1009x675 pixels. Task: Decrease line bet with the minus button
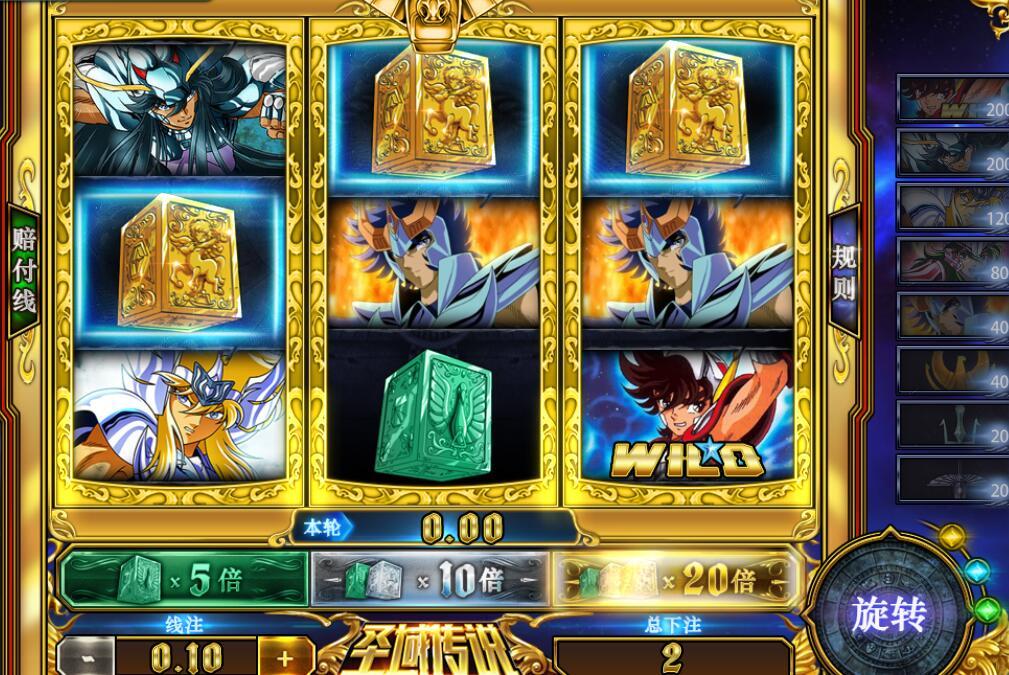[x=87, y=658]
